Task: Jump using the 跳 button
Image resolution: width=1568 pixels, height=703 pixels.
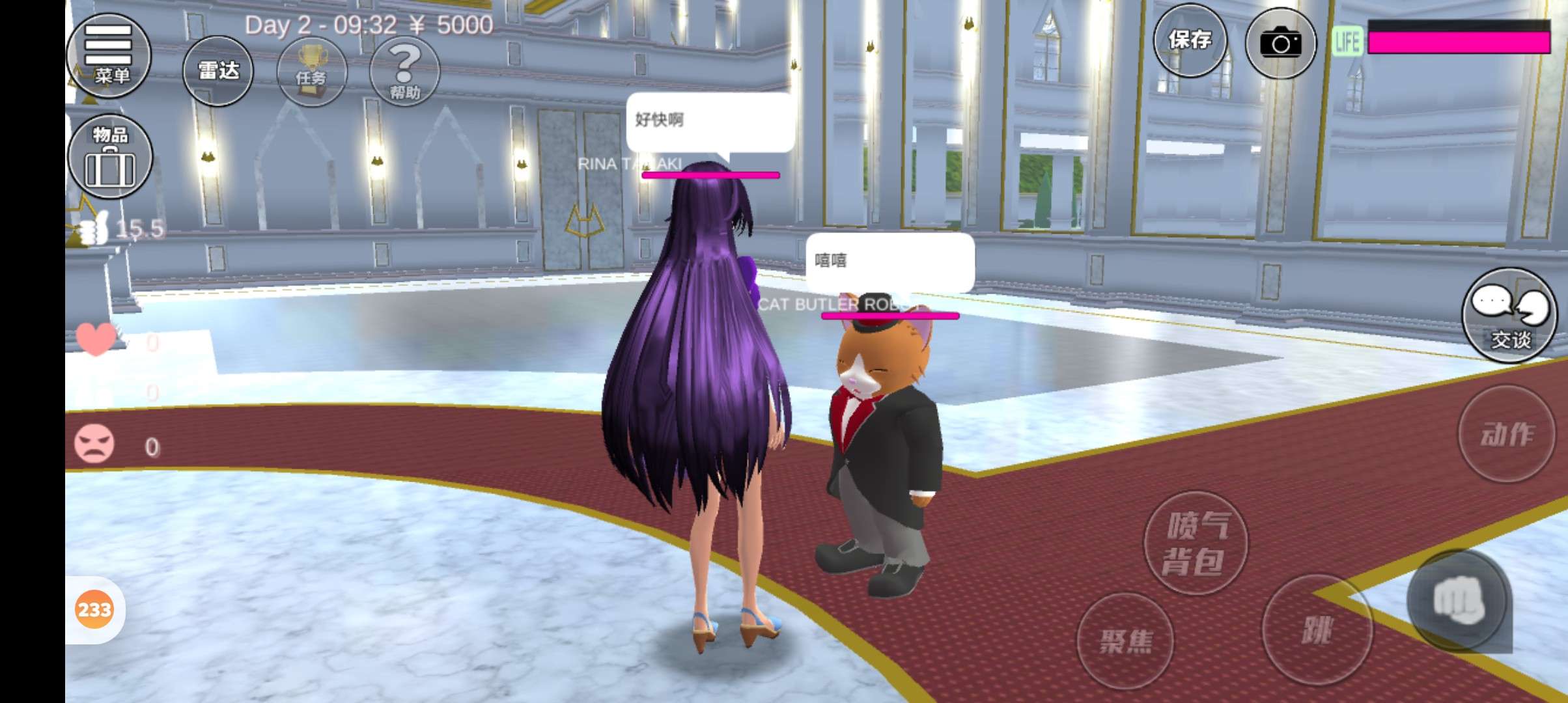Action: (1317, 629)
